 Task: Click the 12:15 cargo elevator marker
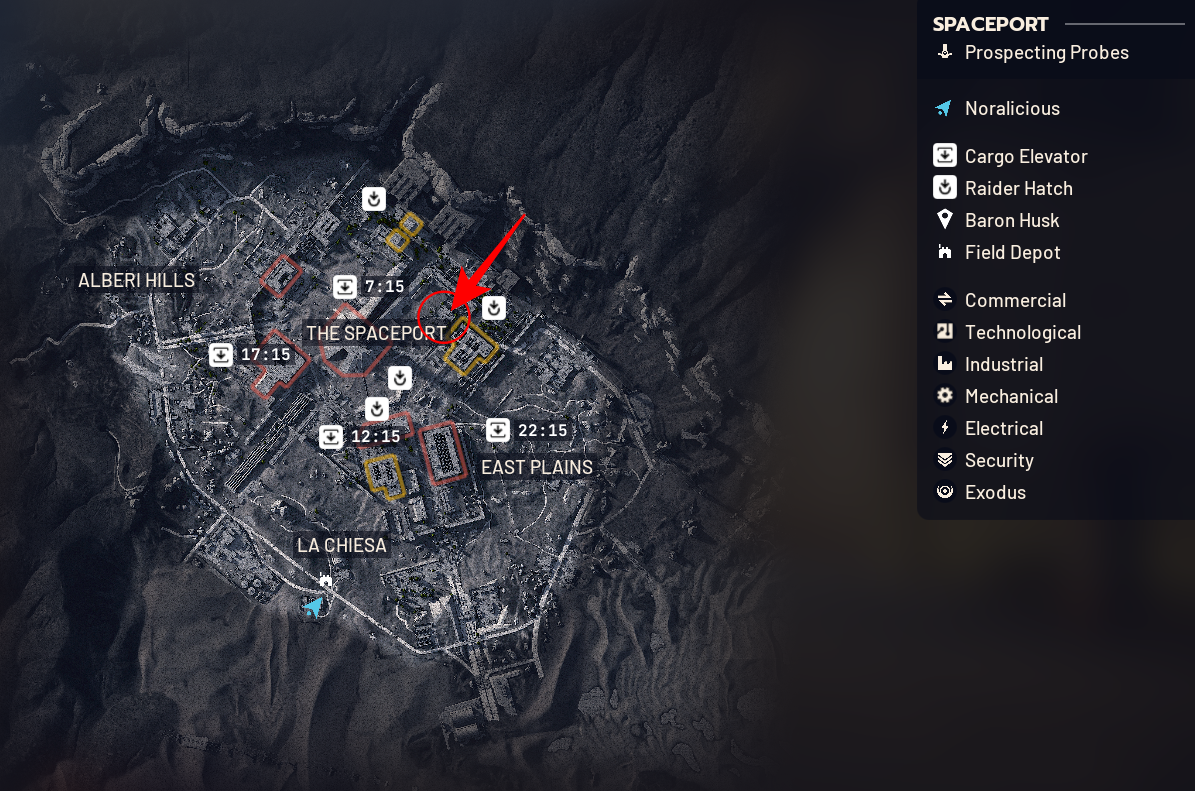tap(331, 437)
